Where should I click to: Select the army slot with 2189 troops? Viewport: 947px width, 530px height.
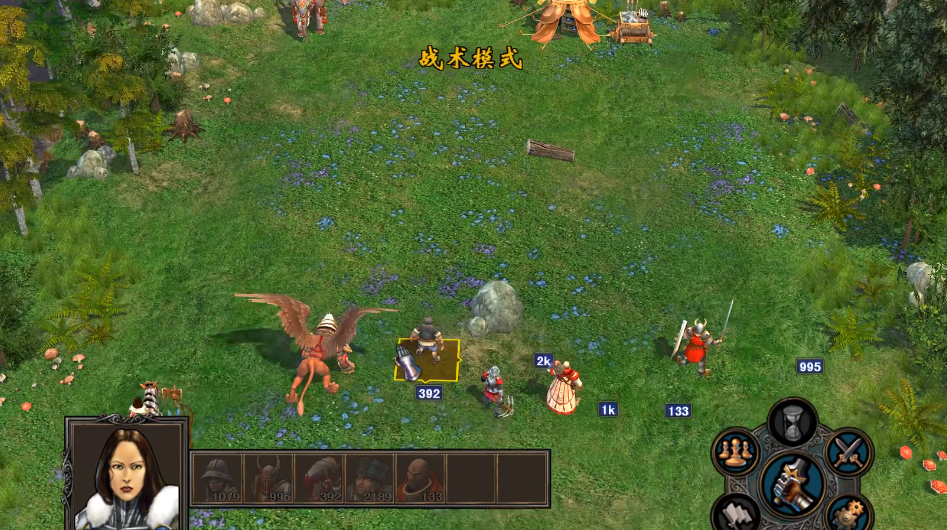coord(369,478)
